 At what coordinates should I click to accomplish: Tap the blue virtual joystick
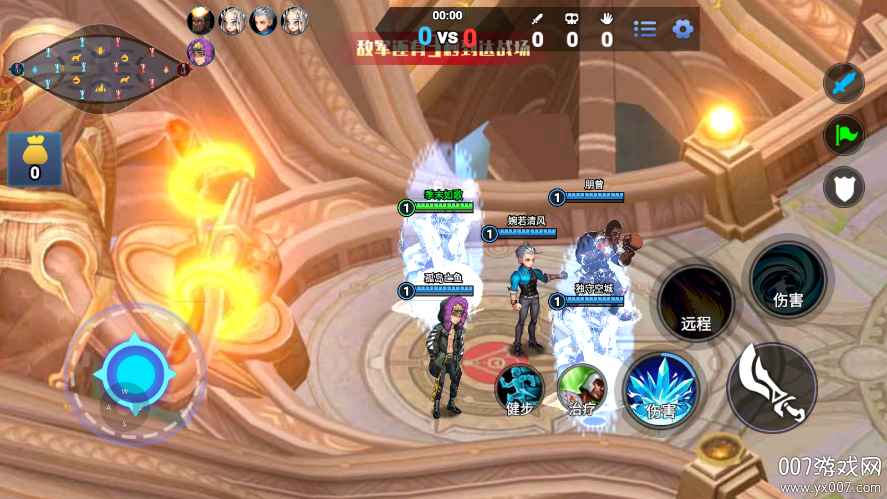(x=134, y=372)
